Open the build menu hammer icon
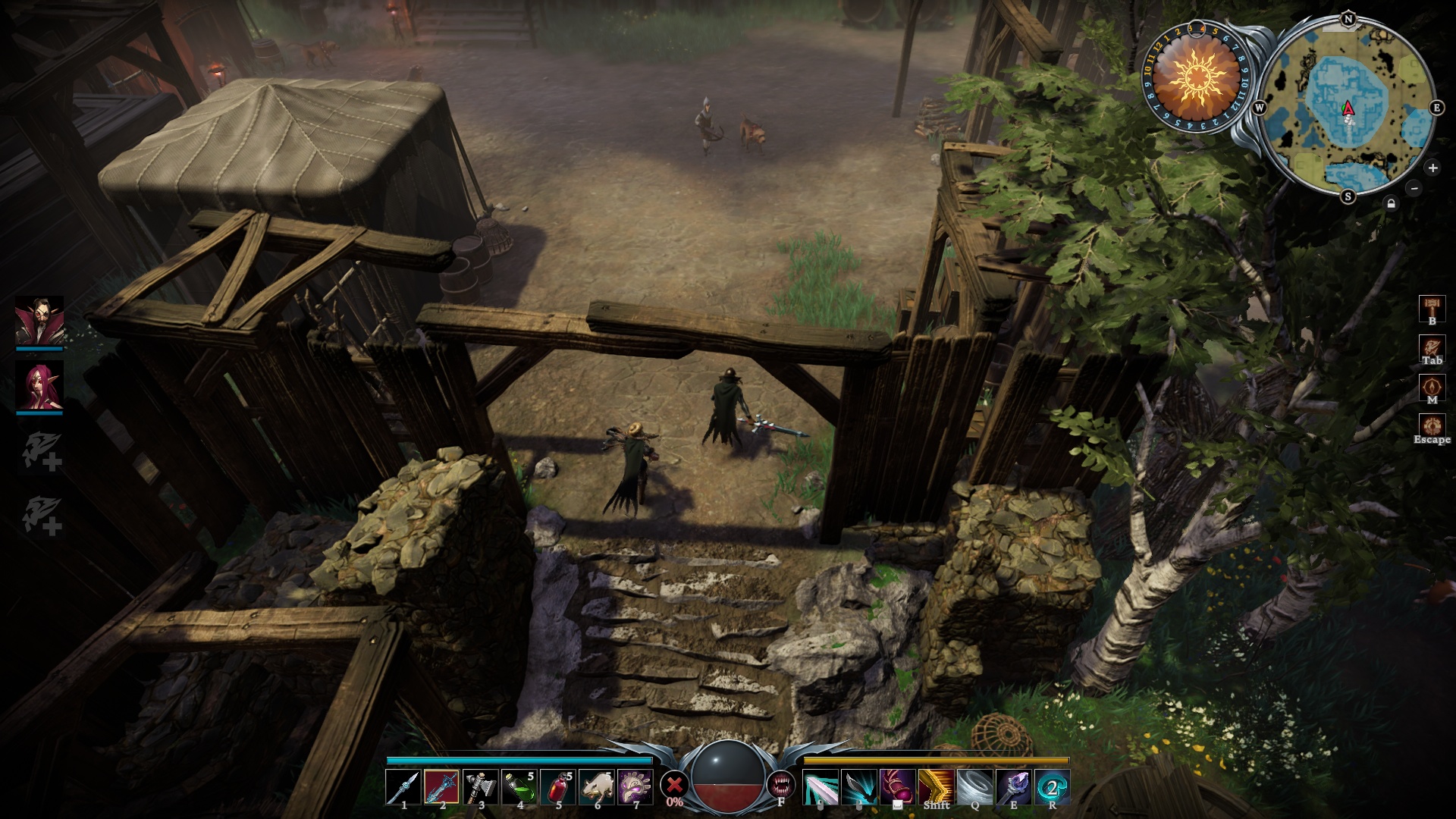 (x=1432, y=307)
